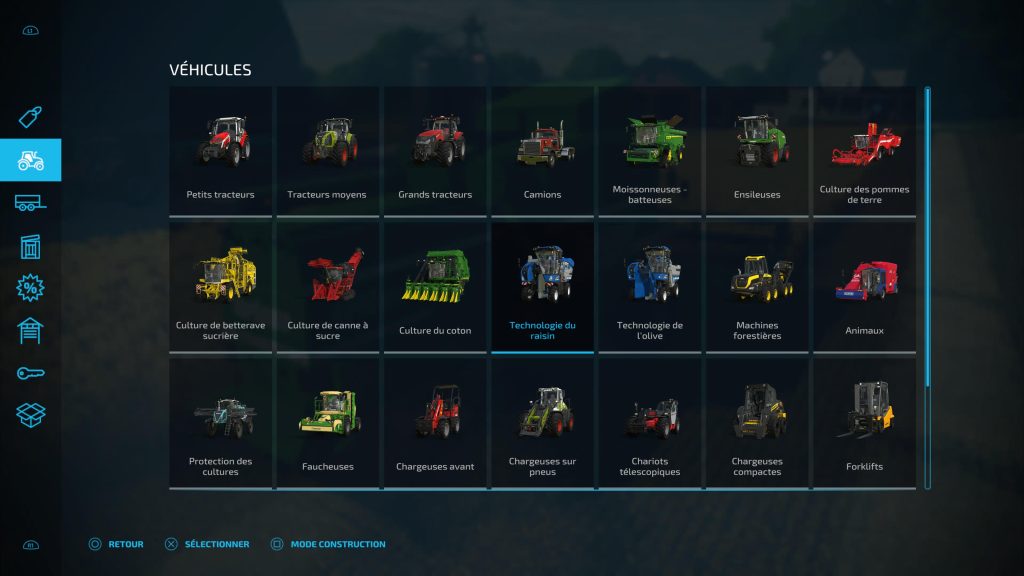The width and height of the screenshot is (1024, 576).
Task: Switch to the trailer tools sidebar tab
Action: pos(30,203)
